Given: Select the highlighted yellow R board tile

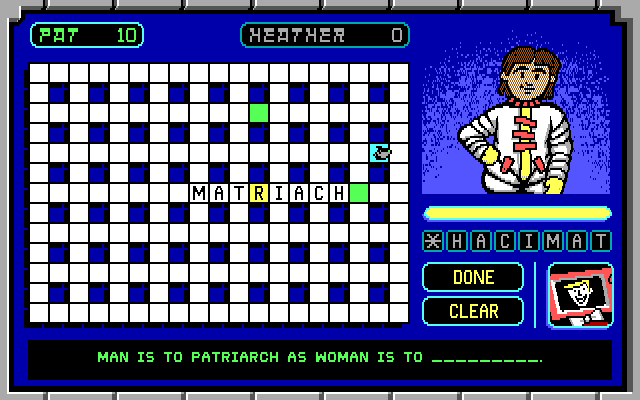Looking at the screenshot, I should click(259, 193).
